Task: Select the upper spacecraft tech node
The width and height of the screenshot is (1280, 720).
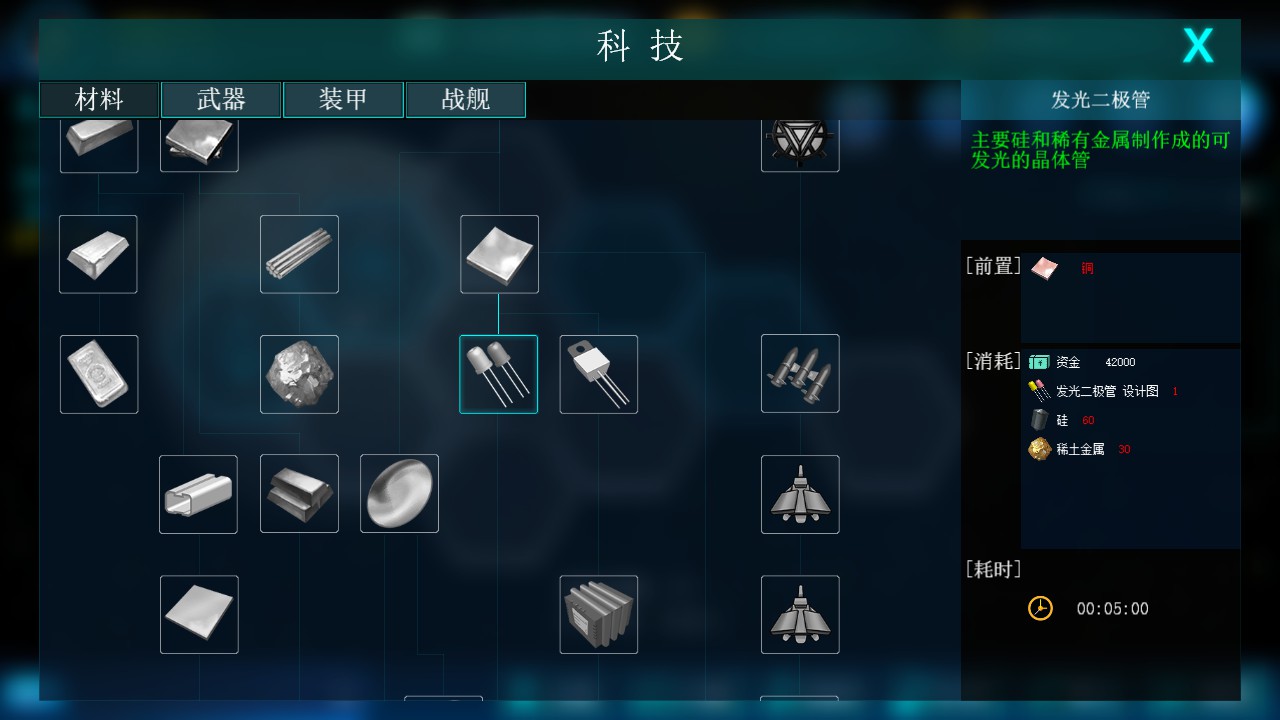Action: (800, 494)
